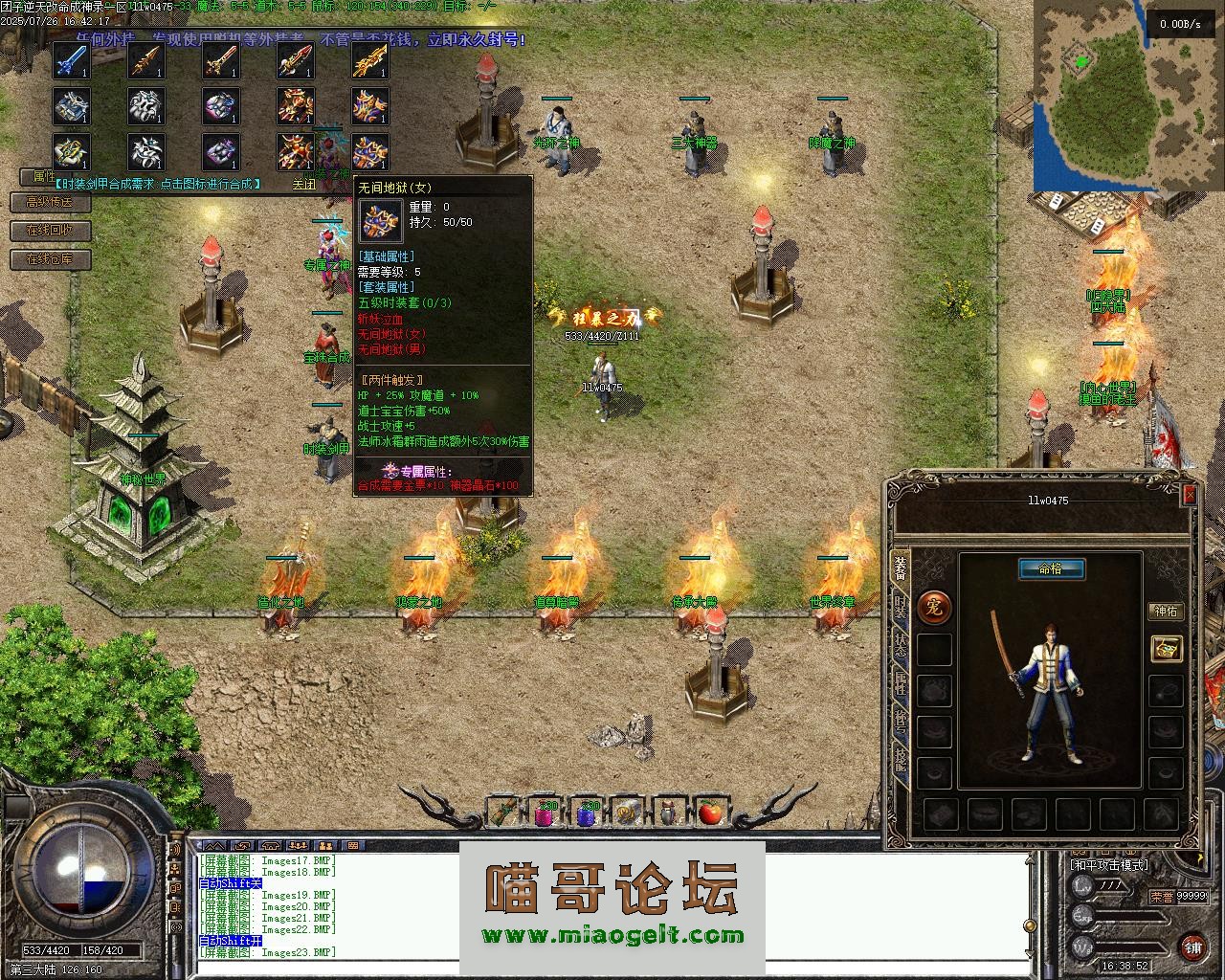Open the round 宠 pet button

click(934, 606)
